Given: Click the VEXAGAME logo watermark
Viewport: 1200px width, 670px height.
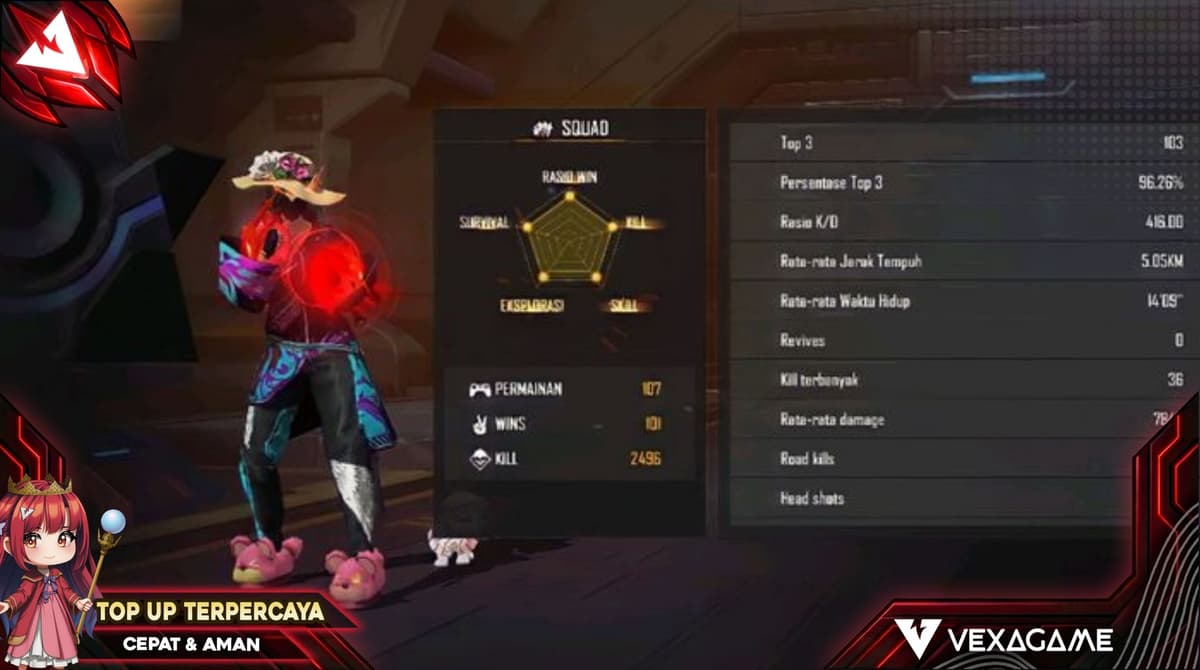Looking at the screenshot, I should point(1003,638).
